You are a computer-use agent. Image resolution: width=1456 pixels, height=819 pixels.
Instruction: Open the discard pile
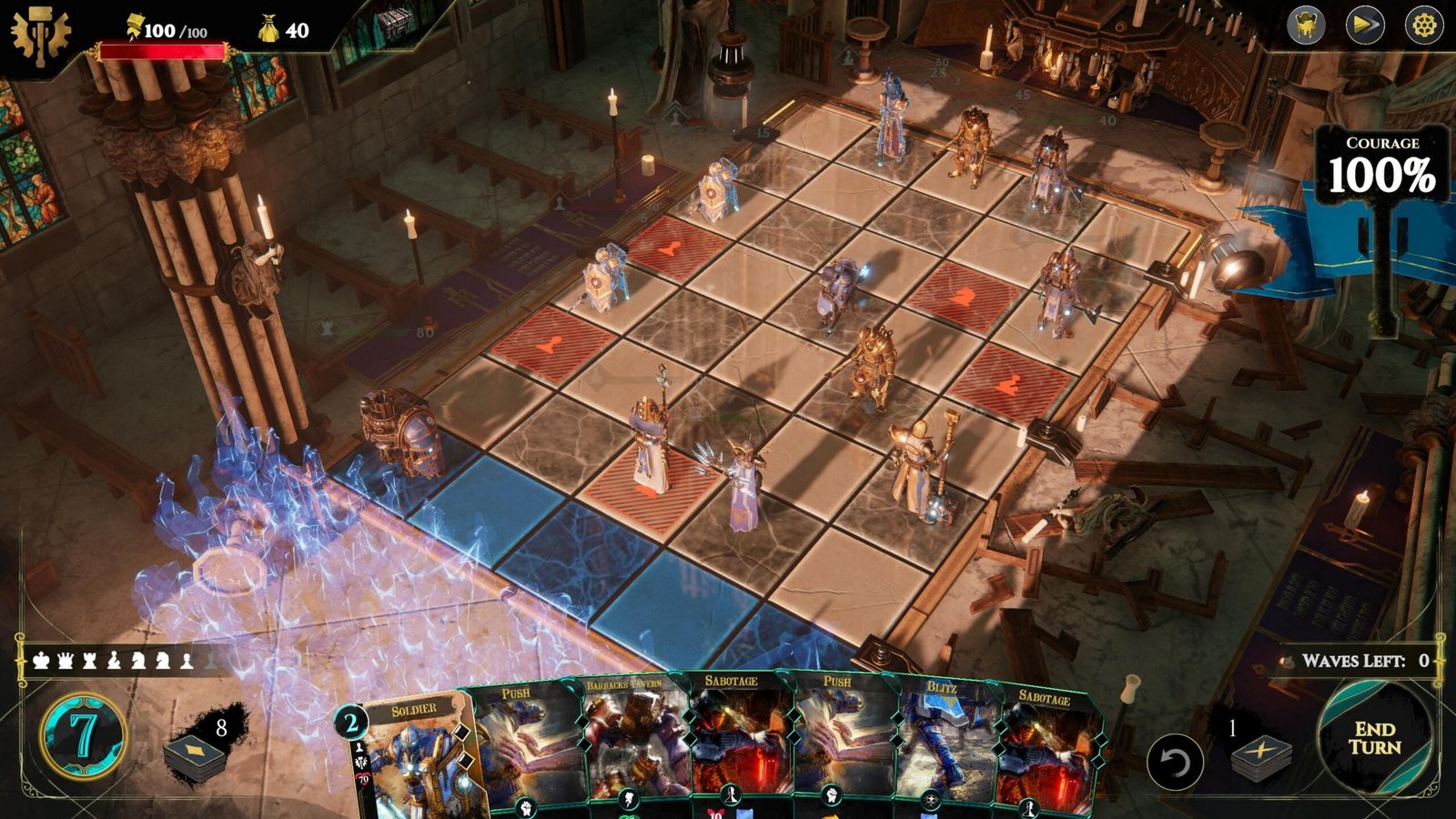coord(1260,755)
